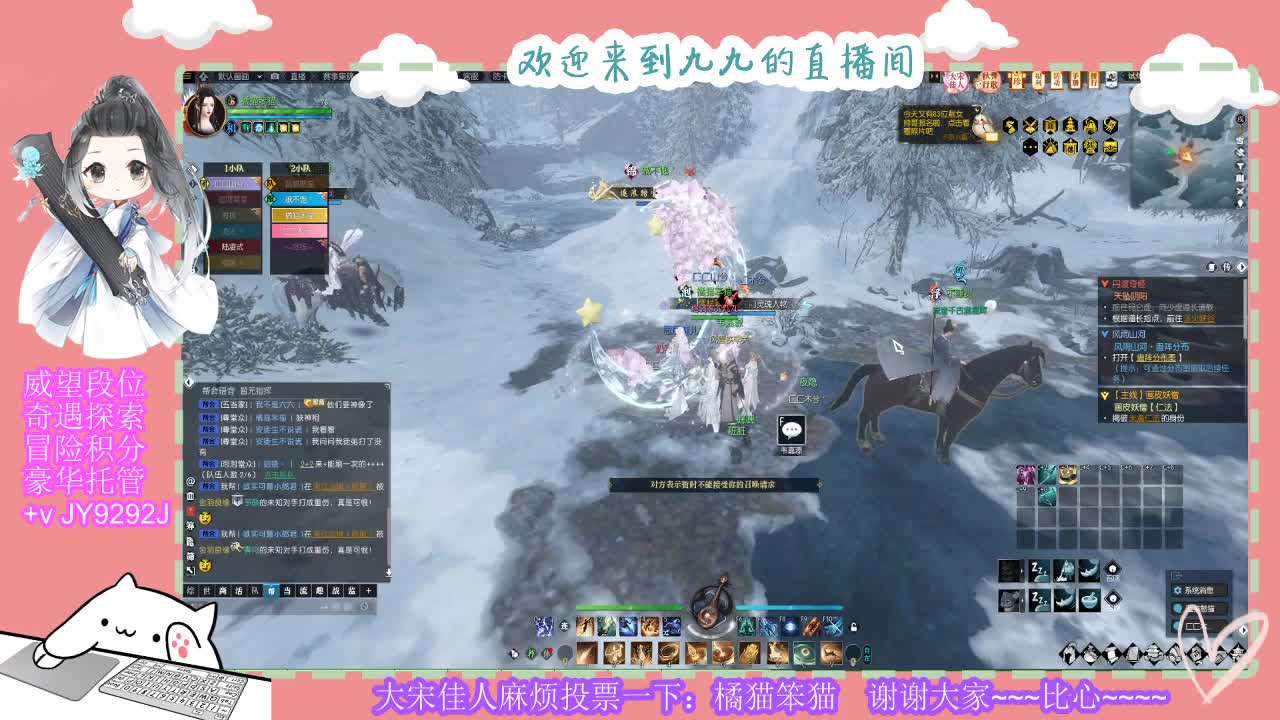Switch to the 世 world chat tab
The width and height of the screenshot is (1280, 720).
(x=205, y=590)
